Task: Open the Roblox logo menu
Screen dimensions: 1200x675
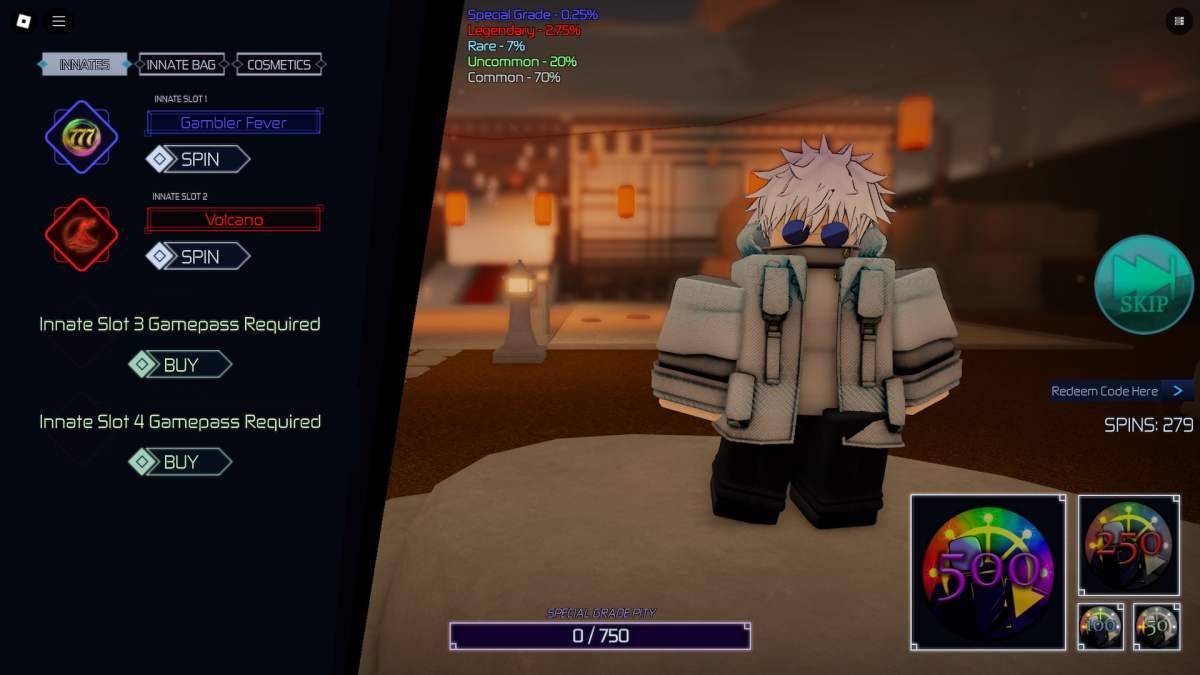Action: click(24, 21)
